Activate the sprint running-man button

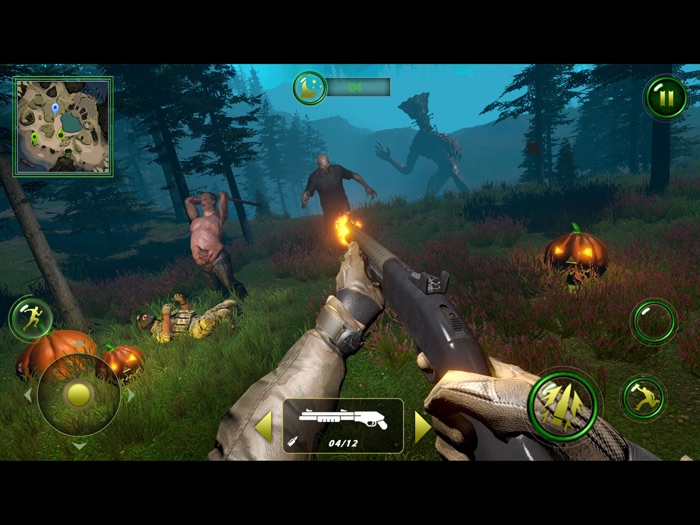(x=30, y=319)
